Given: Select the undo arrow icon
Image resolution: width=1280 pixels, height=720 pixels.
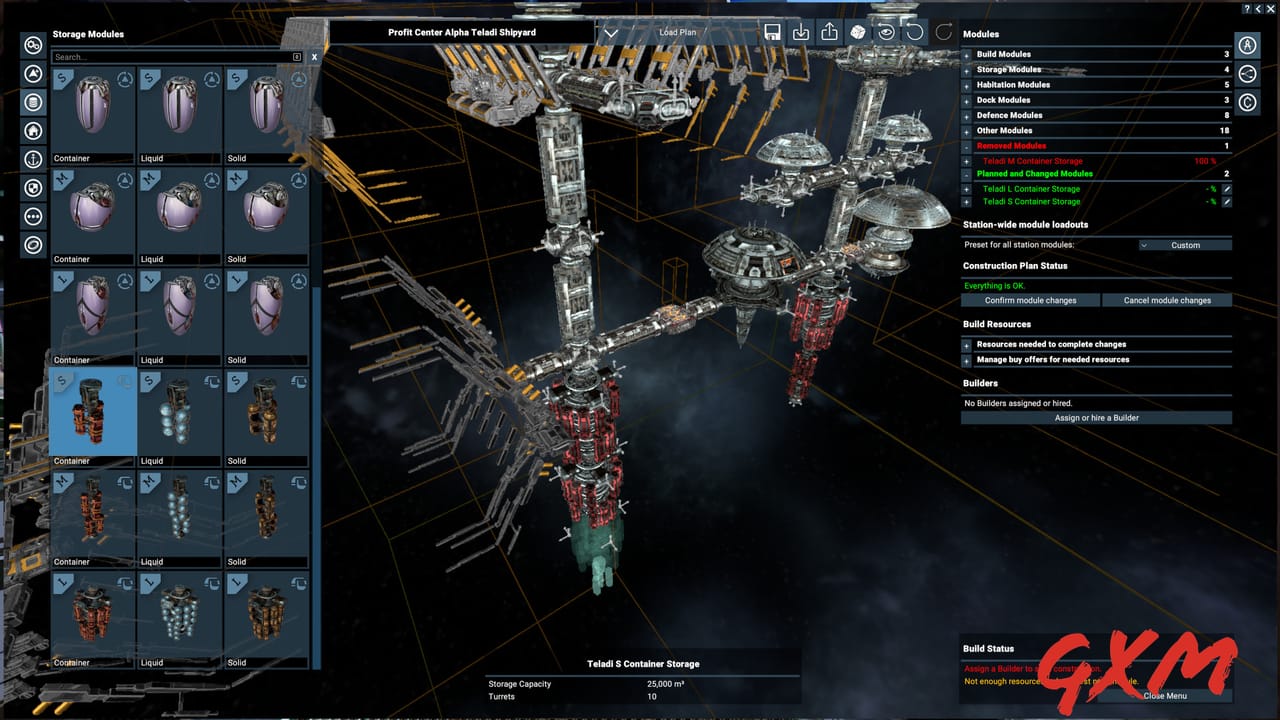Looking at the screenshot, I should 913,32.
